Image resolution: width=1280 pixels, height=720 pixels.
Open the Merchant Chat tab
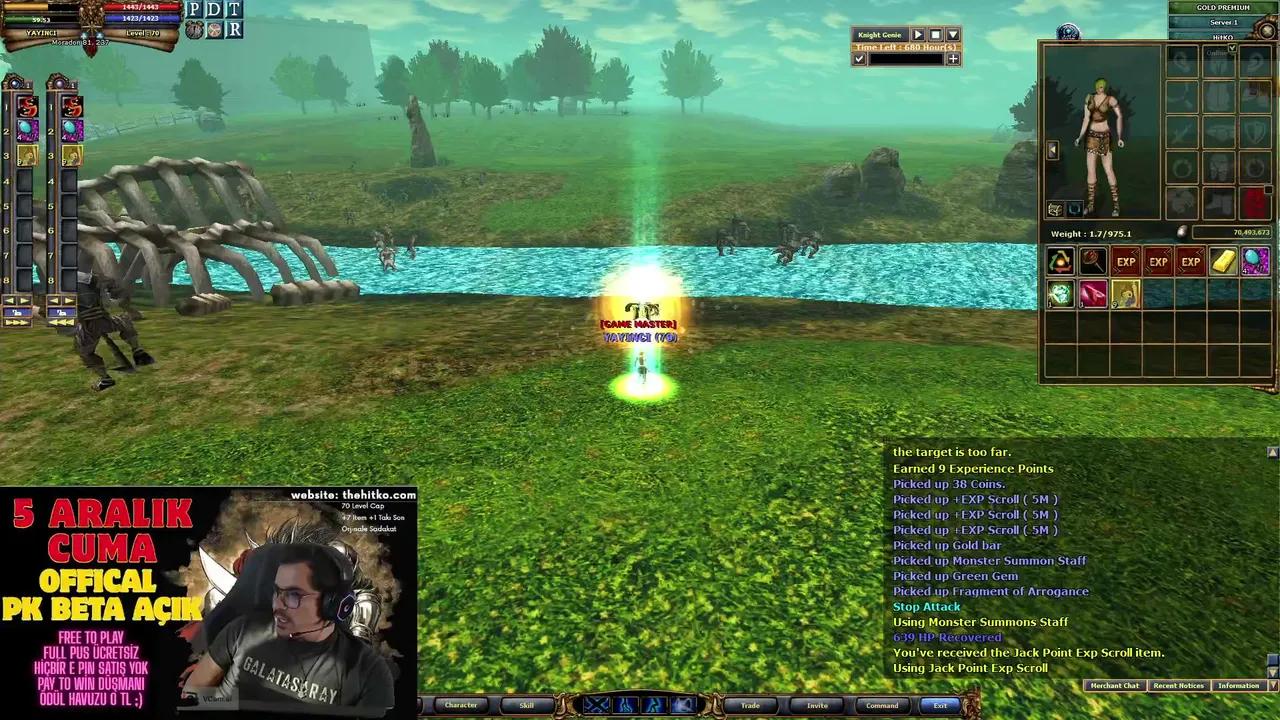(1114, 686)
